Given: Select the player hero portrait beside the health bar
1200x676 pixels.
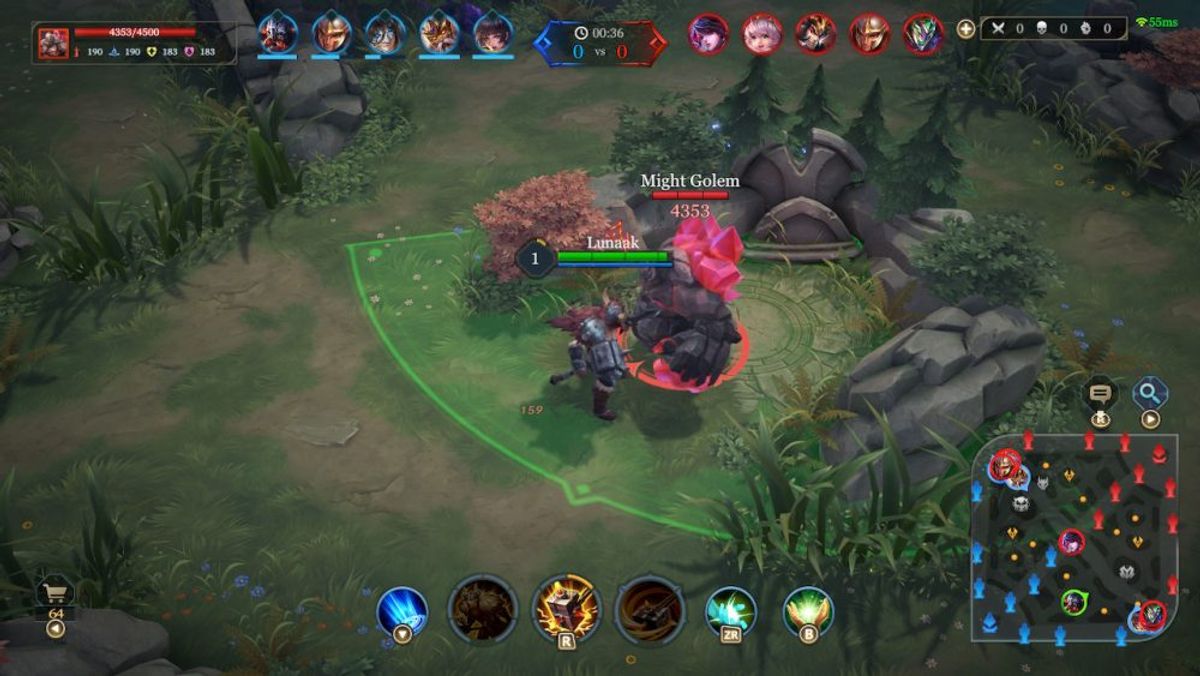Looking at the screenshot, I should click(x=54, y=43).
